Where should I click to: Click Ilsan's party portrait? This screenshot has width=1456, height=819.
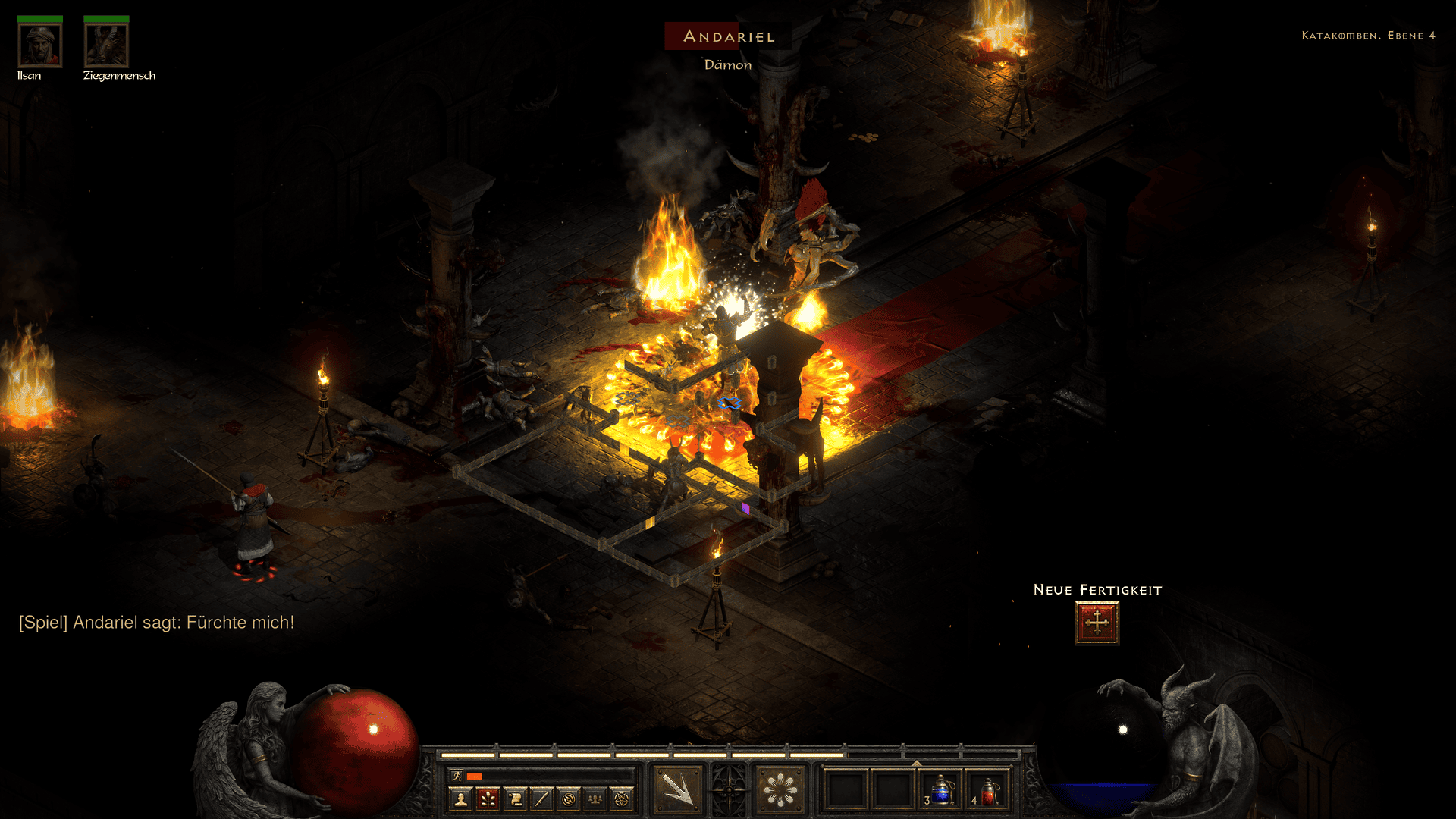pyautogui.click(x=39, y=45)
